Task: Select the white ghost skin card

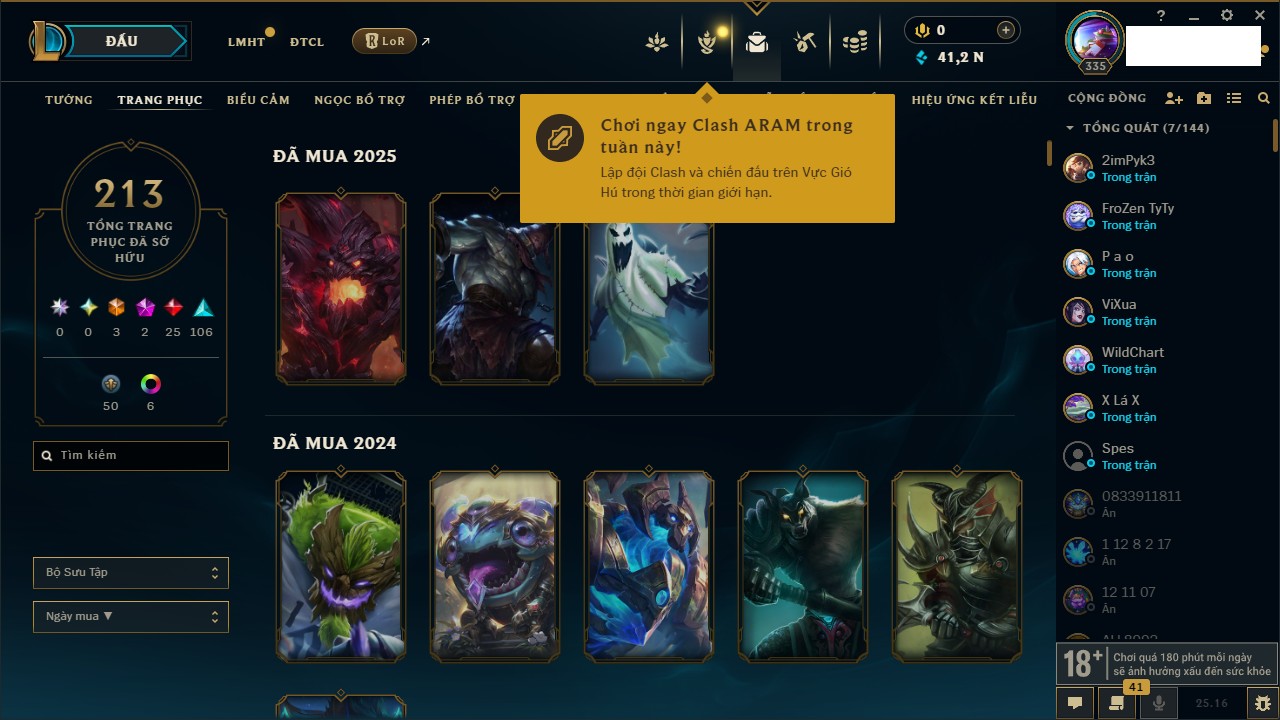Action: (x=649, y=300)
